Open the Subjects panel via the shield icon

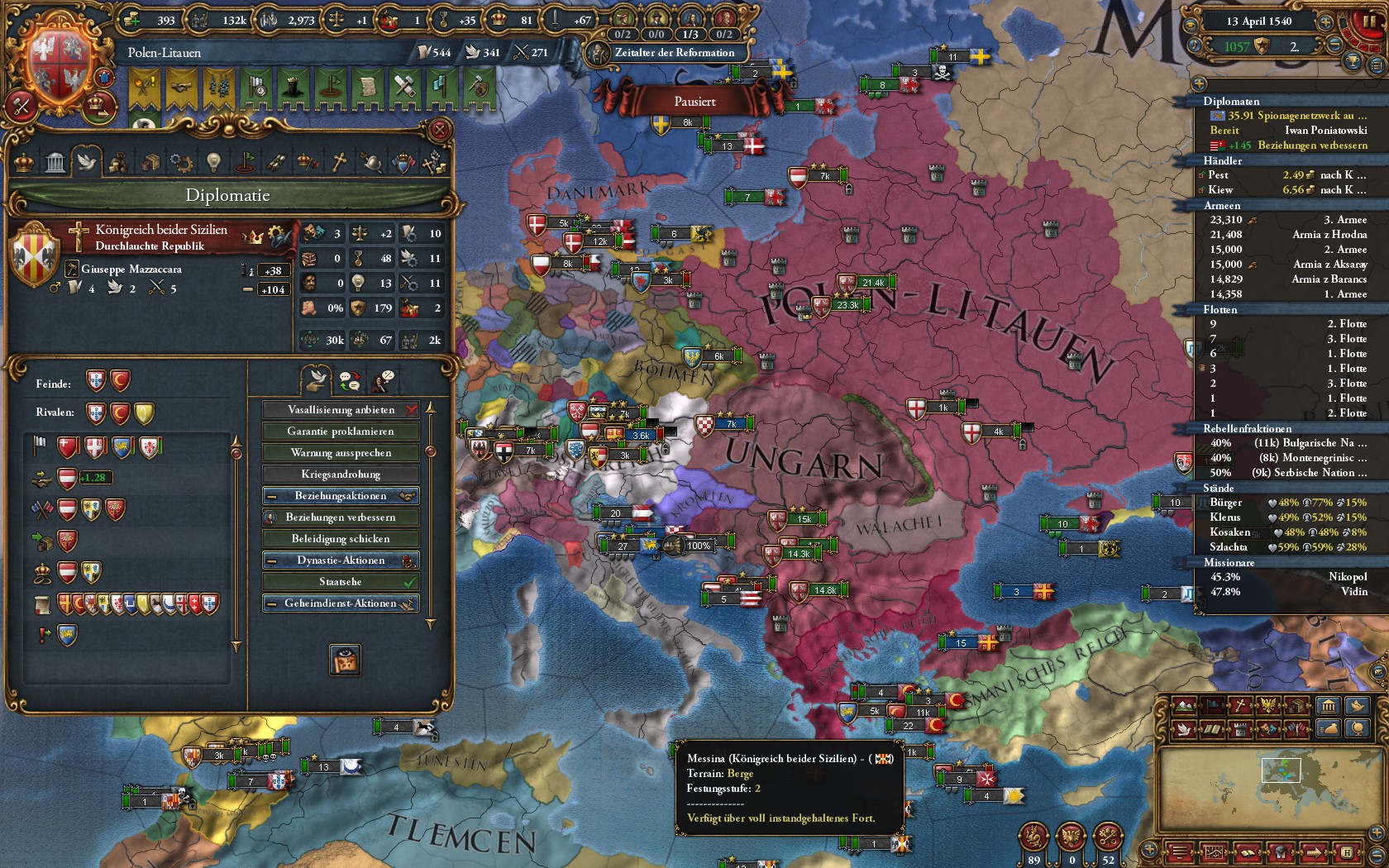pyautogui.click(x=403, y=161)
